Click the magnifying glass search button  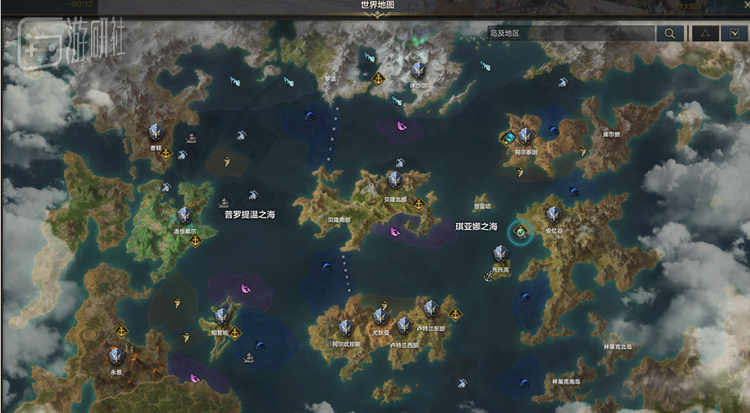point(669,33)
